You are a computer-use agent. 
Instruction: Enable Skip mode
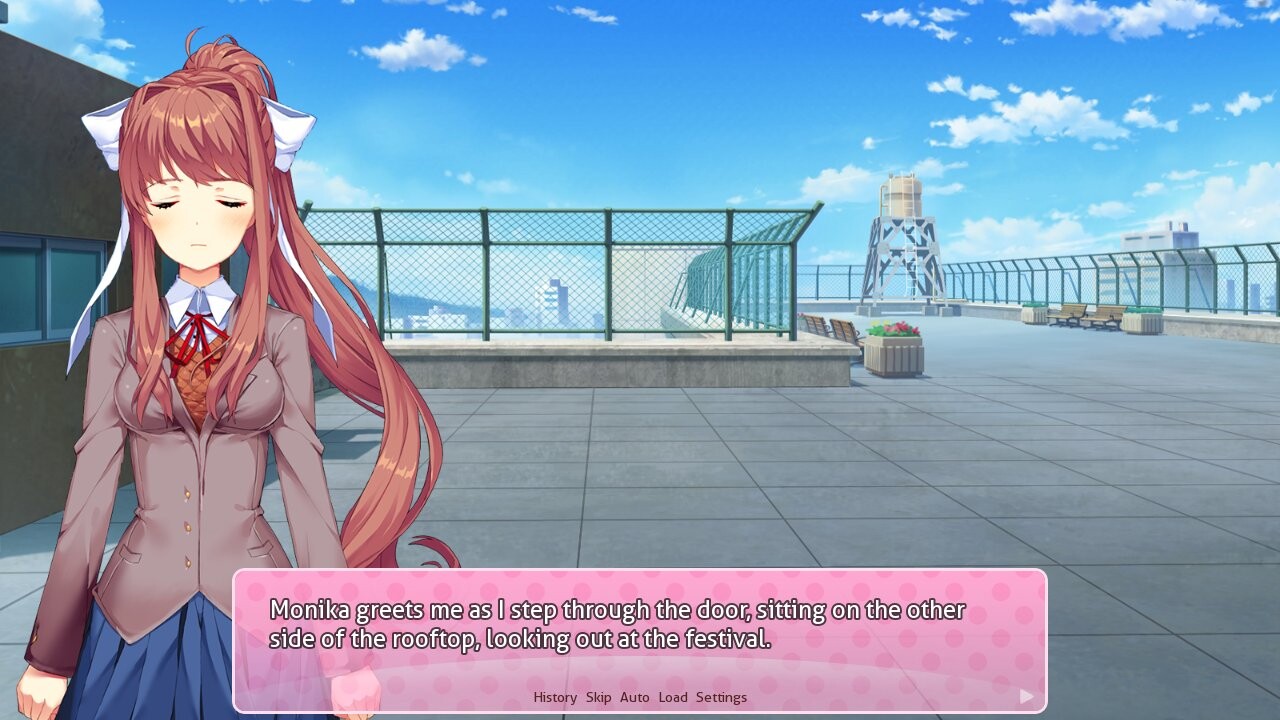[599, 697]
